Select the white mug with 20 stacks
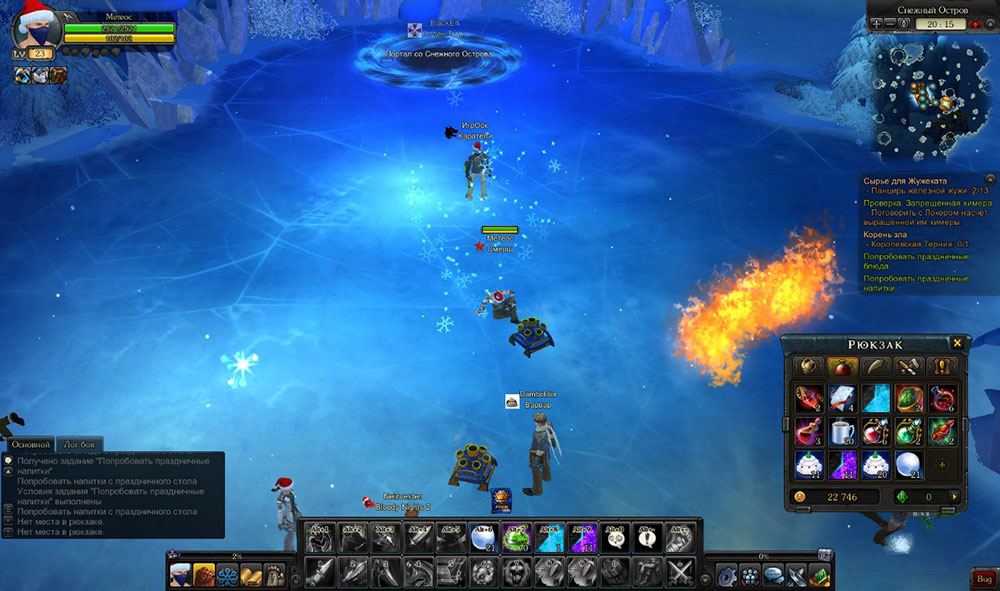This screenshot has height=591, width=1000. tap(842, 431)
